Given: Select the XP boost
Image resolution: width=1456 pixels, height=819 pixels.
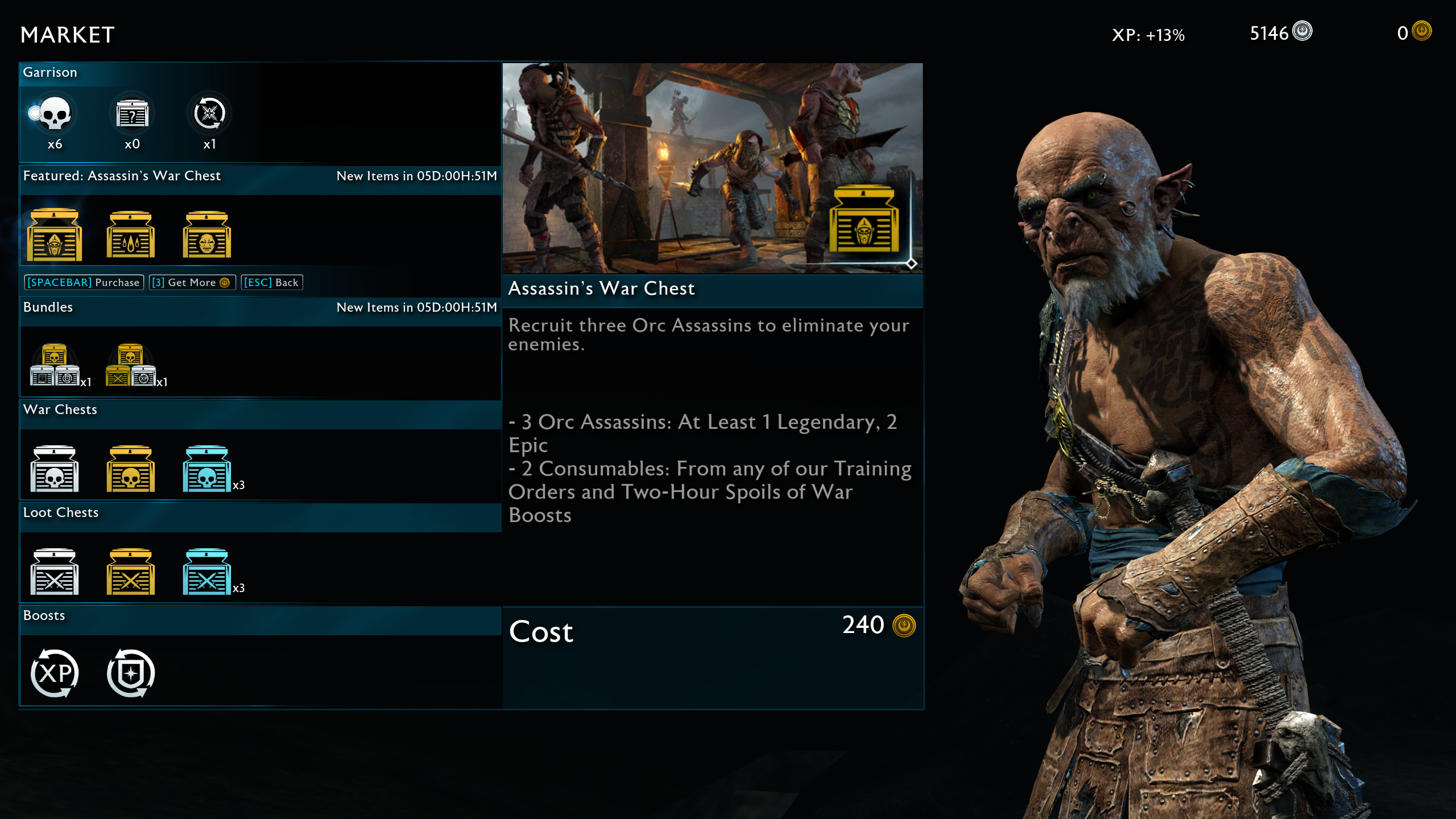Looking at the screenshot, I should [x=55, y=673].
